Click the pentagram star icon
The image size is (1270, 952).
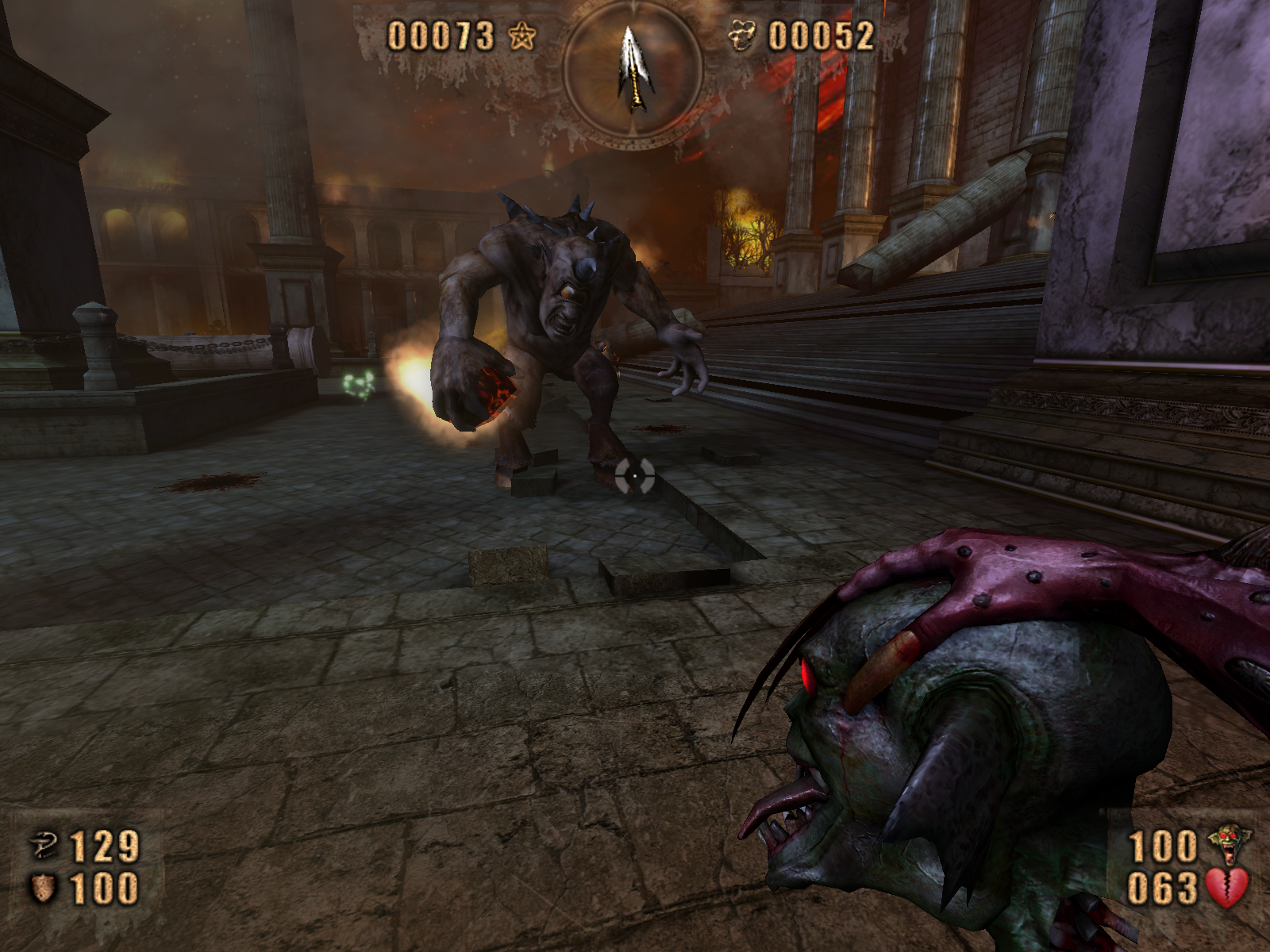[521, 36]
